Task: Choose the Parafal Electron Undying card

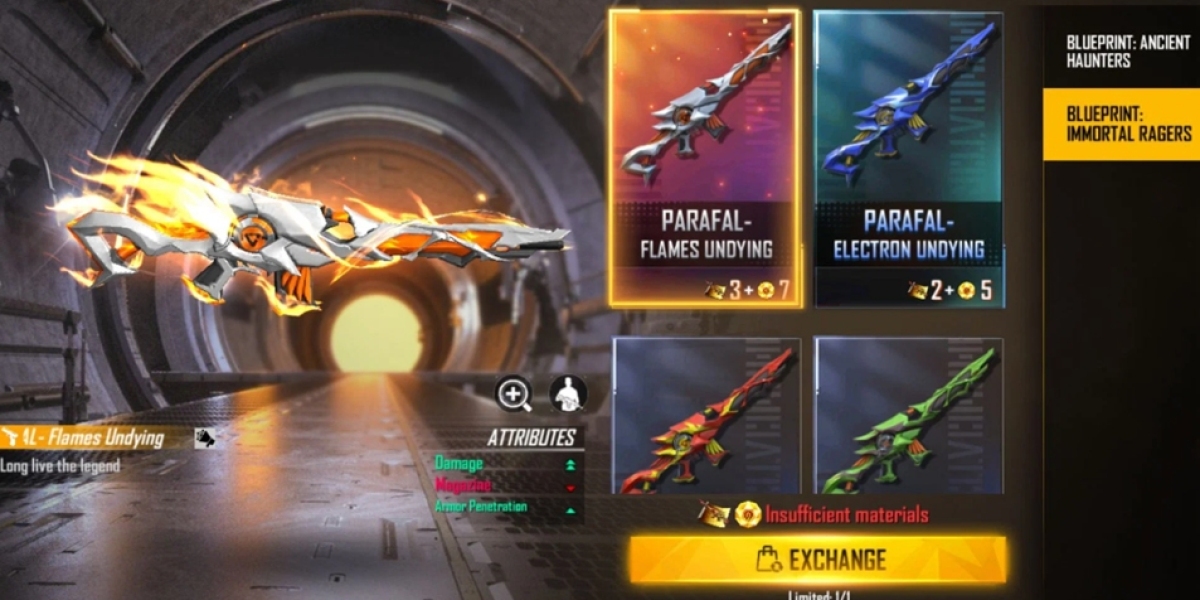Action: pos(909,158)
